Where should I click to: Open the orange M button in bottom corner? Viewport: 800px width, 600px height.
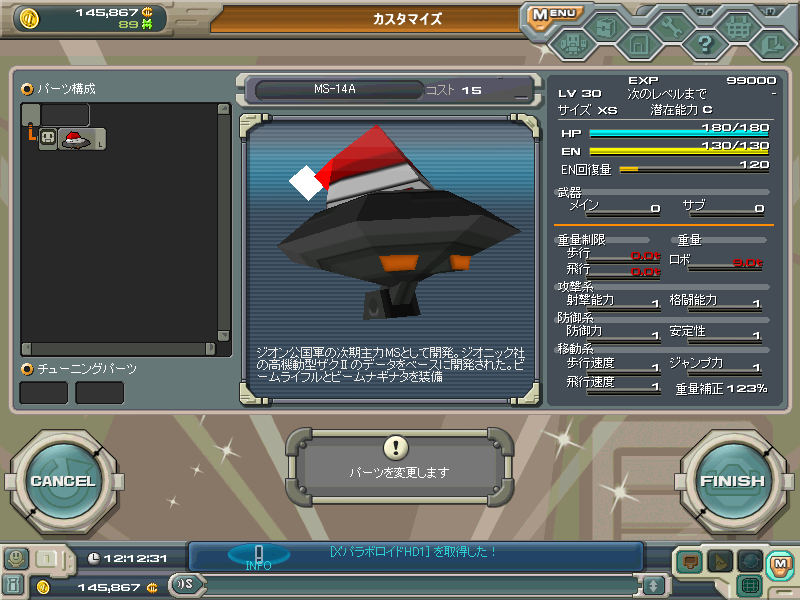coord(779,565)
